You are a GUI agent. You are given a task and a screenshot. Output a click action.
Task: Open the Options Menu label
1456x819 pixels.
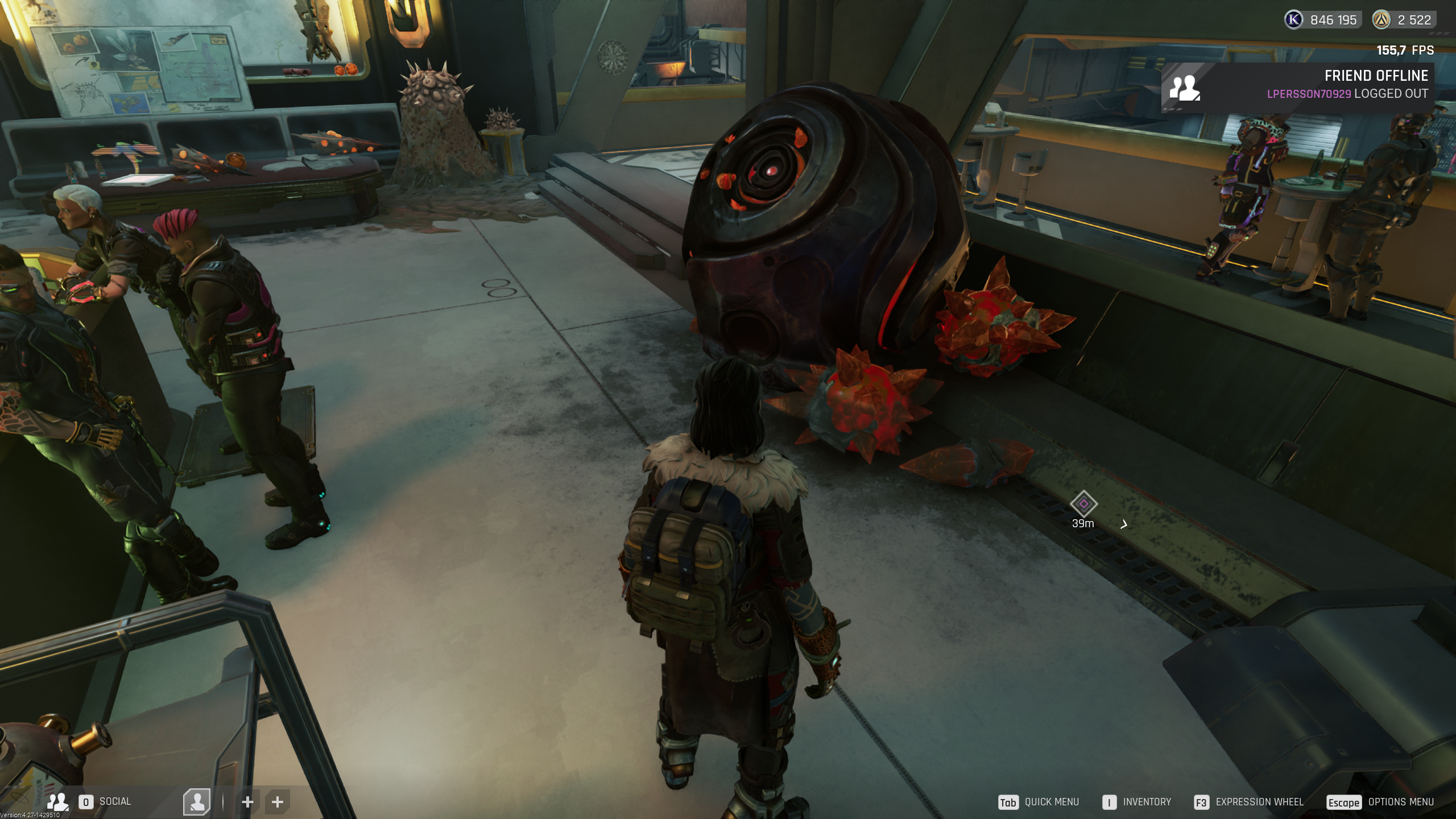[x=1400, y=802]
